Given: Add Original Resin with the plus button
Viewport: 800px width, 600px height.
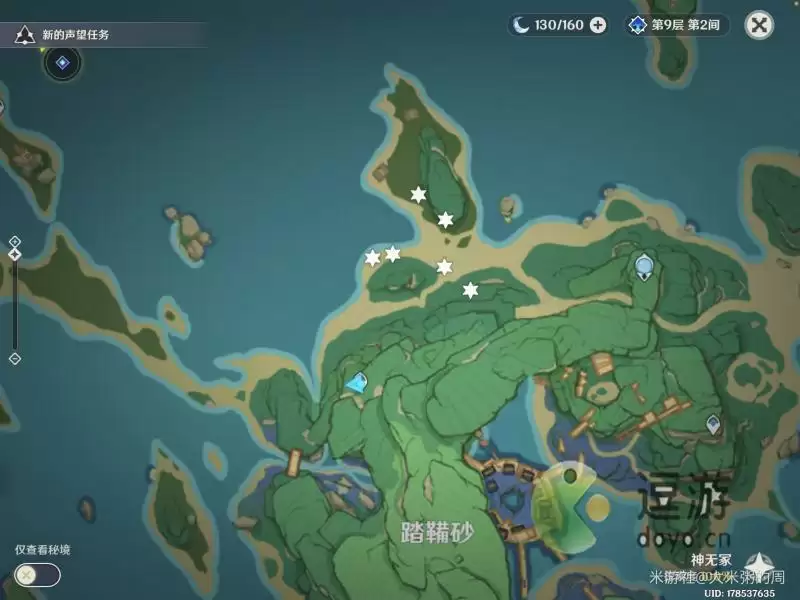Looking at the screenshot, I should click(598, 25).
